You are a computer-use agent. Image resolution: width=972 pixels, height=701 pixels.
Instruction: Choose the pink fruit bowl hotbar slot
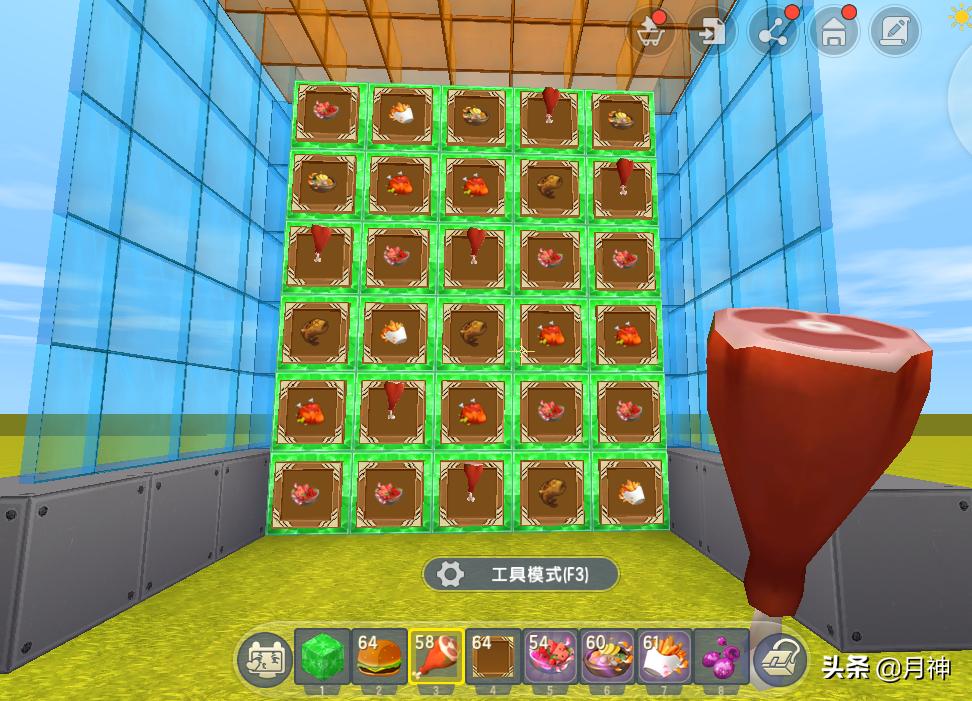(551, 656)
